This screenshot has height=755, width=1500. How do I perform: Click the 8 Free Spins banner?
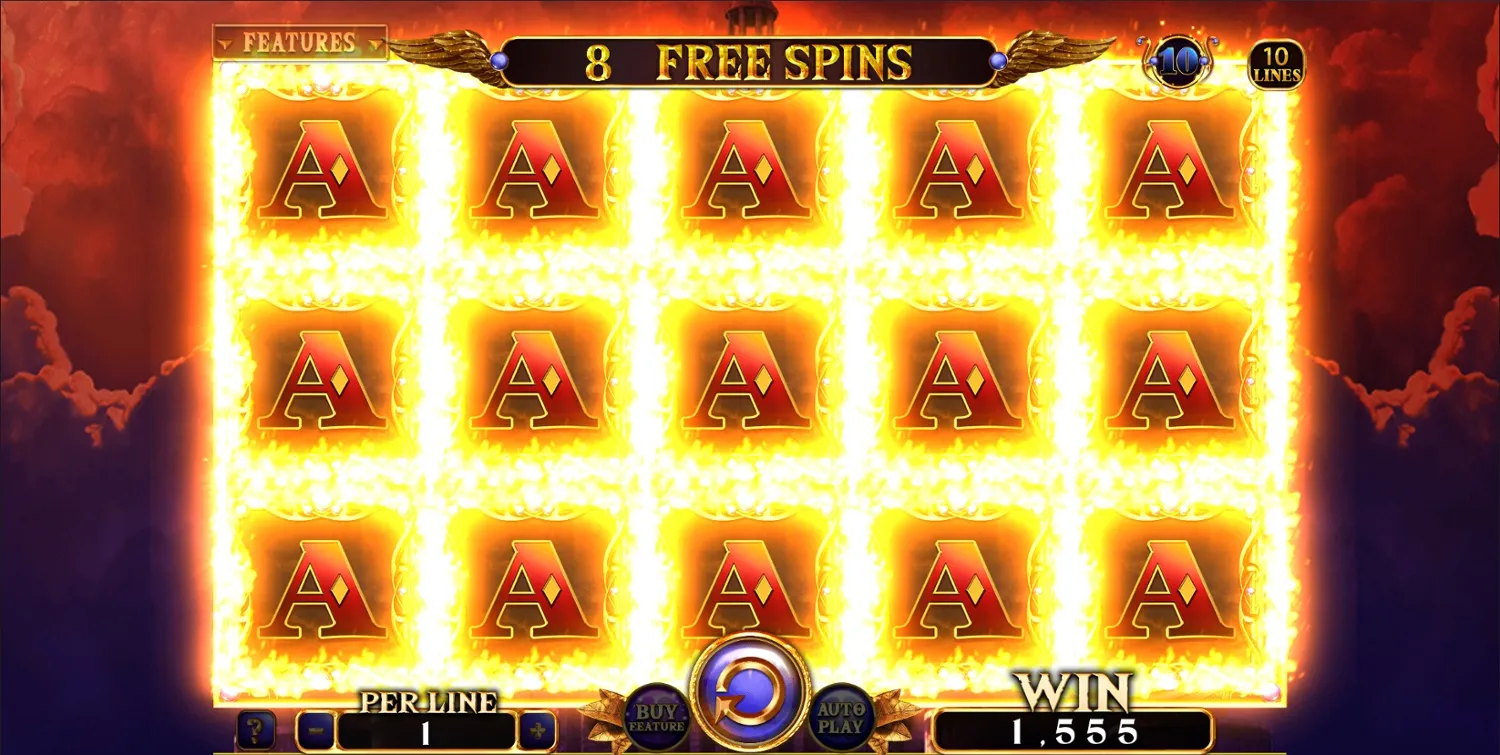(x=745, y=62)
